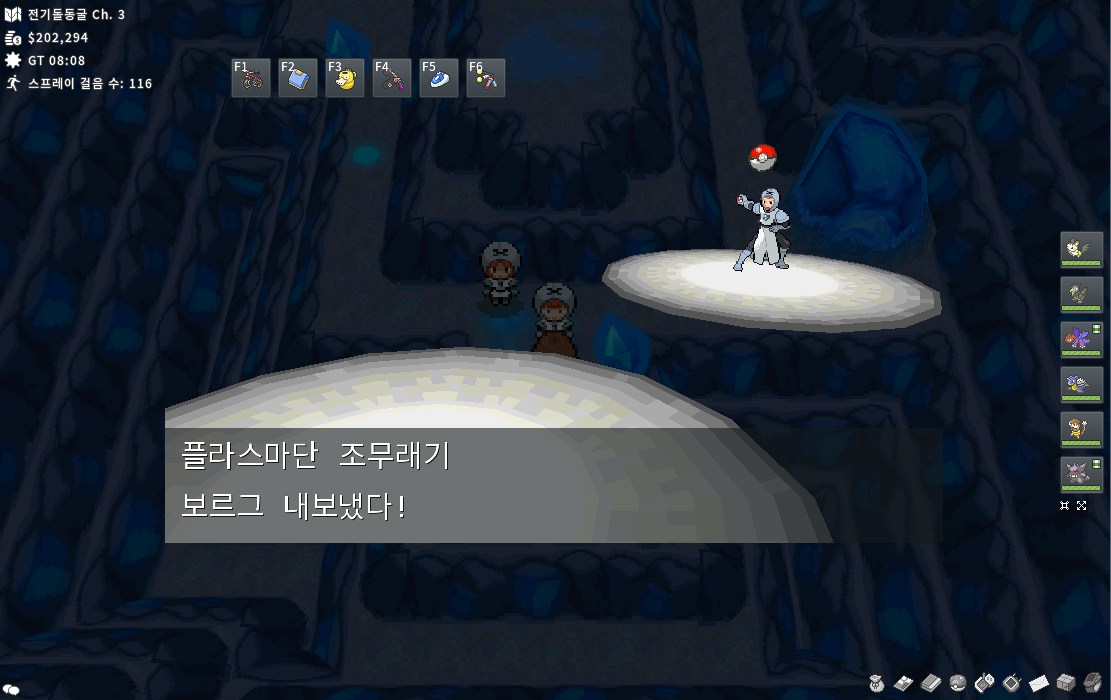The width and height of the screenshot is (1111, 700).
Task: Open the Poké Ball party menu icon
Action: click(x=957, y=683)
